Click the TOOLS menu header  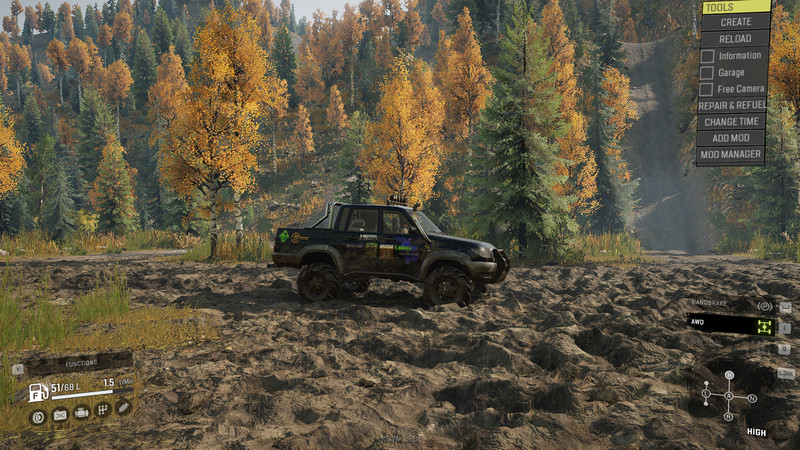(733, 6)
